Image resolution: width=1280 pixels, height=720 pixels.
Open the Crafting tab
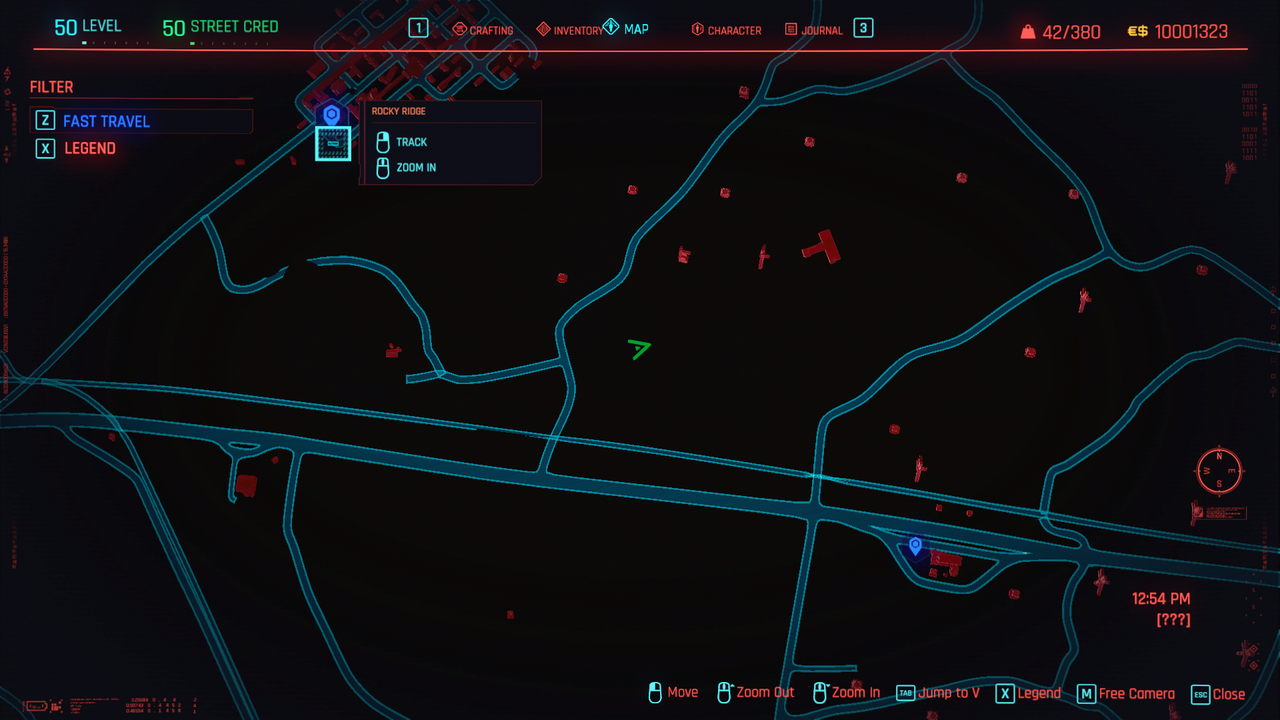tap(483, 30)
